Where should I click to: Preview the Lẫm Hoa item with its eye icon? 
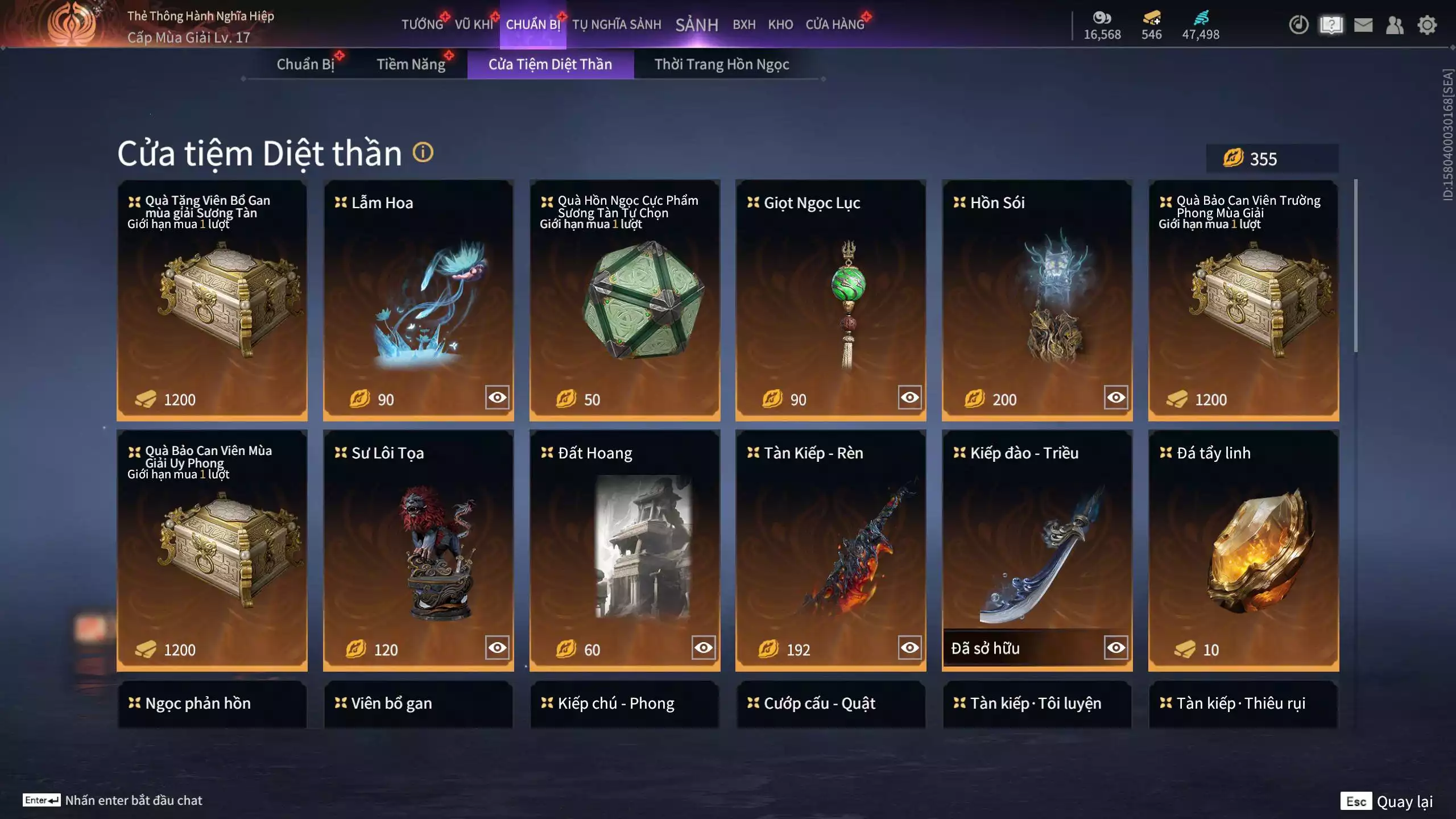coord(497,398)
